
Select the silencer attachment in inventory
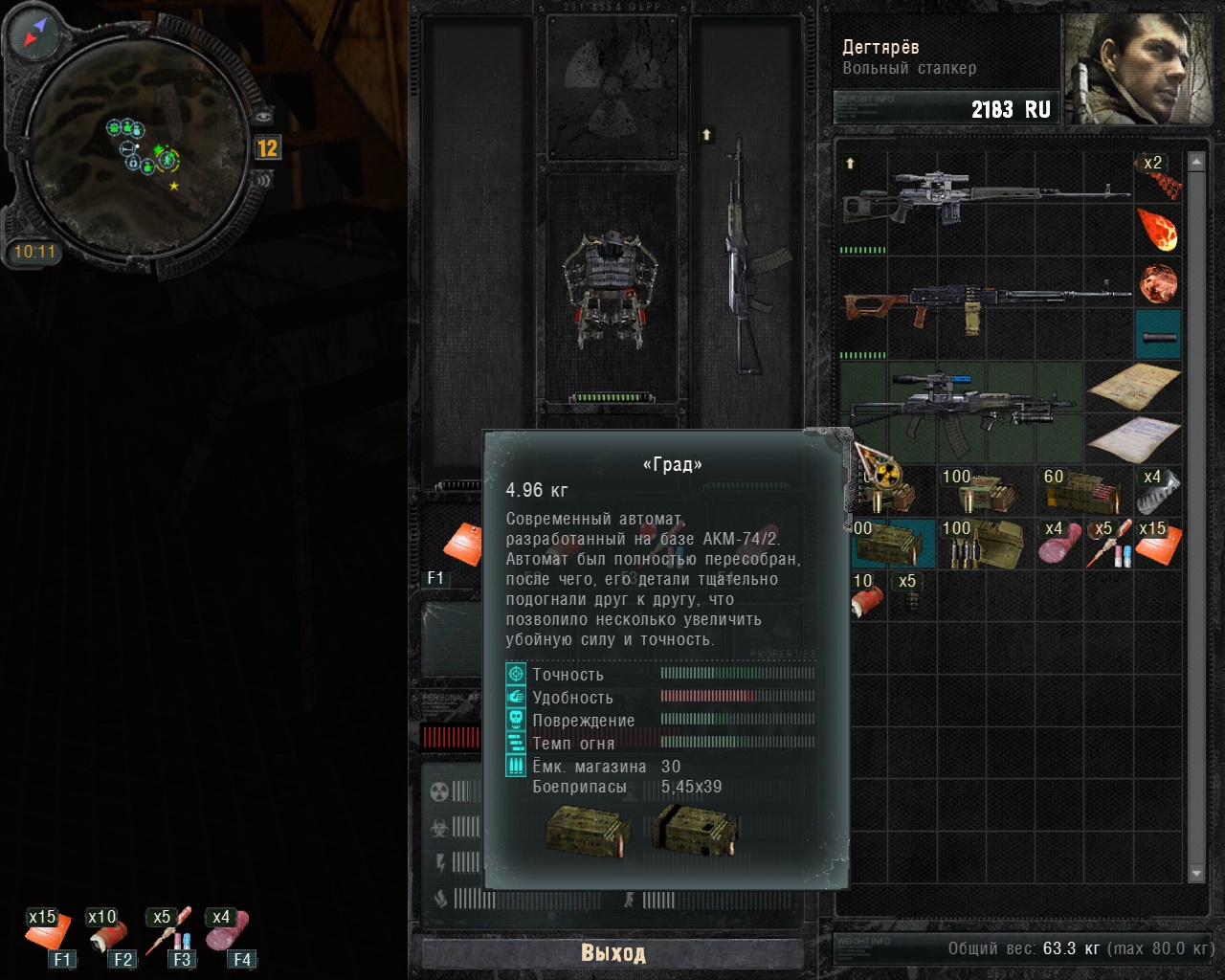pyautogui.click(x=1158, y=336)
